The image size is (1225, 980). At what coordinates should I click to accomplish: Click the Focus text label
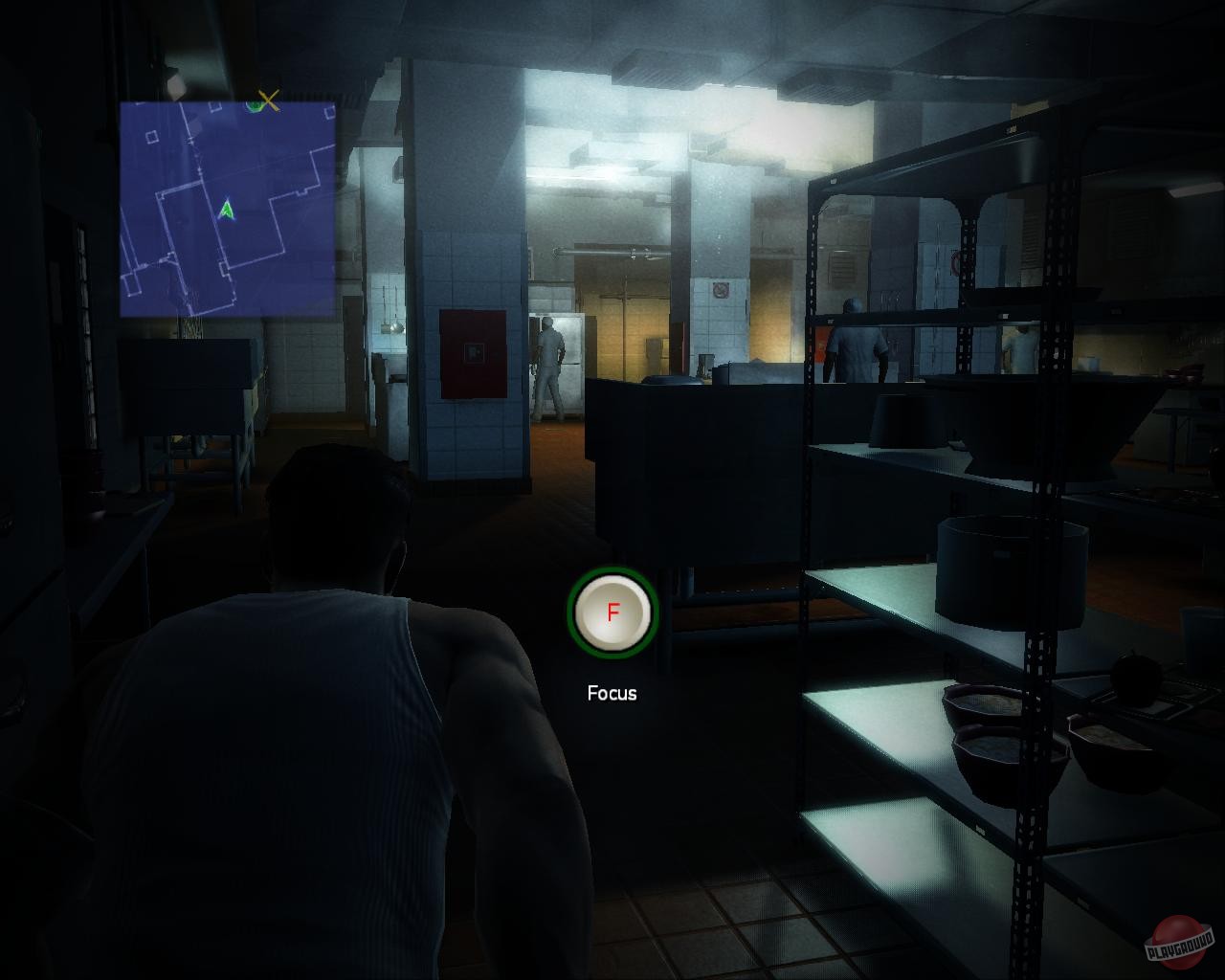coord(612,692)
